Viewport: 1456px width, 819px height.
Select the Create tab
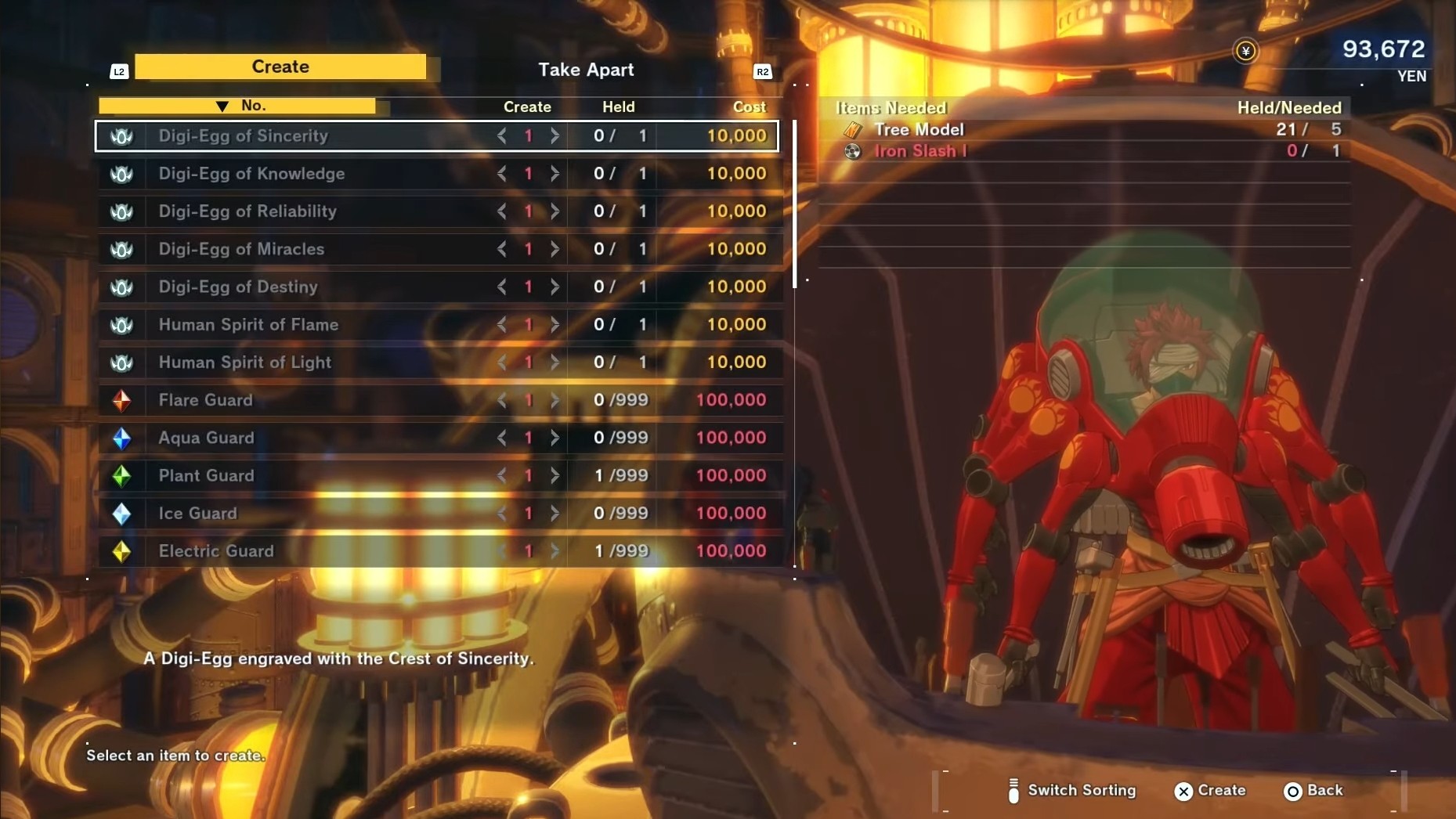point(280,67)
